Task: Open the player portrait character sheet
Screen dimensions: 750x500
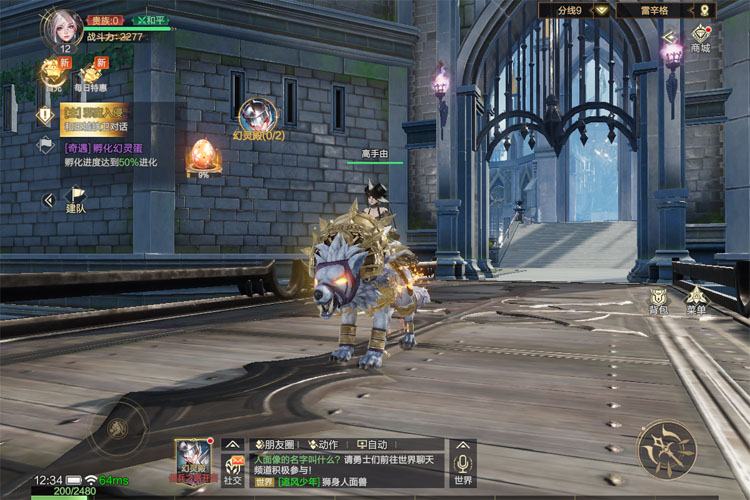Action: [61, 28]
